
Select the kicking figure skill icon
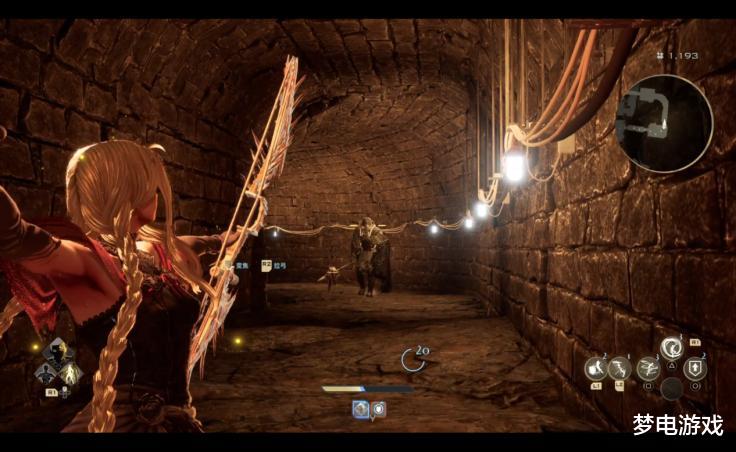[595, 369]
